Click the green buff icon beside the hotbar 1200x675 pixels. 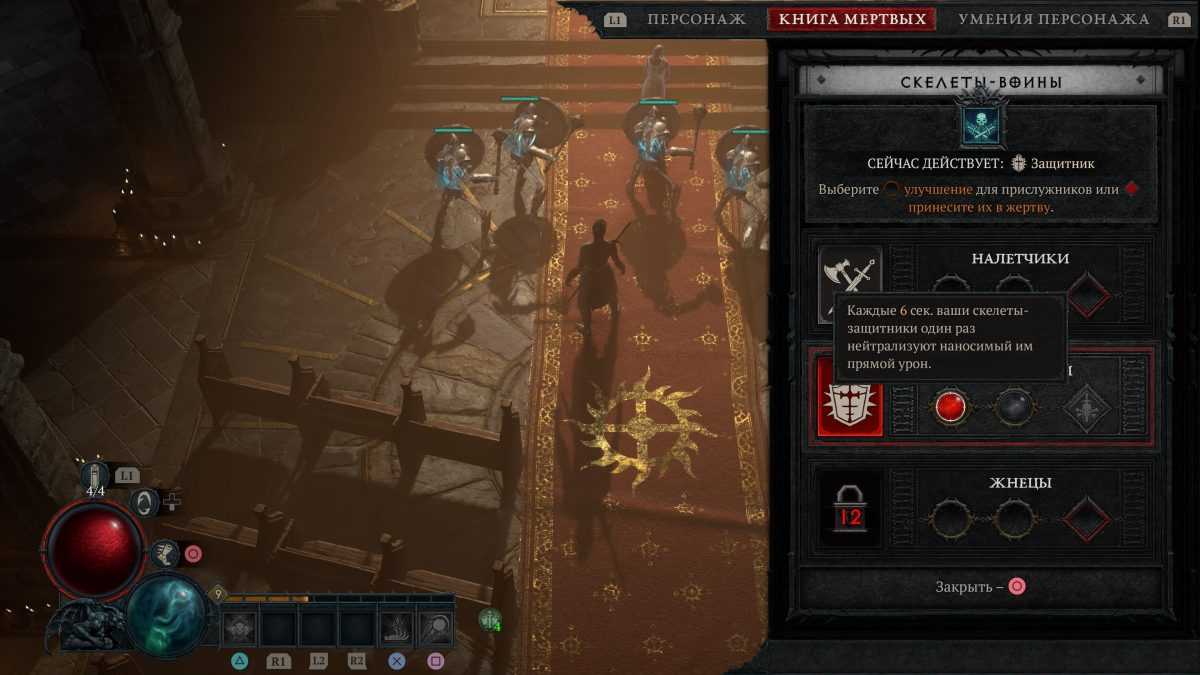[489, 620]
